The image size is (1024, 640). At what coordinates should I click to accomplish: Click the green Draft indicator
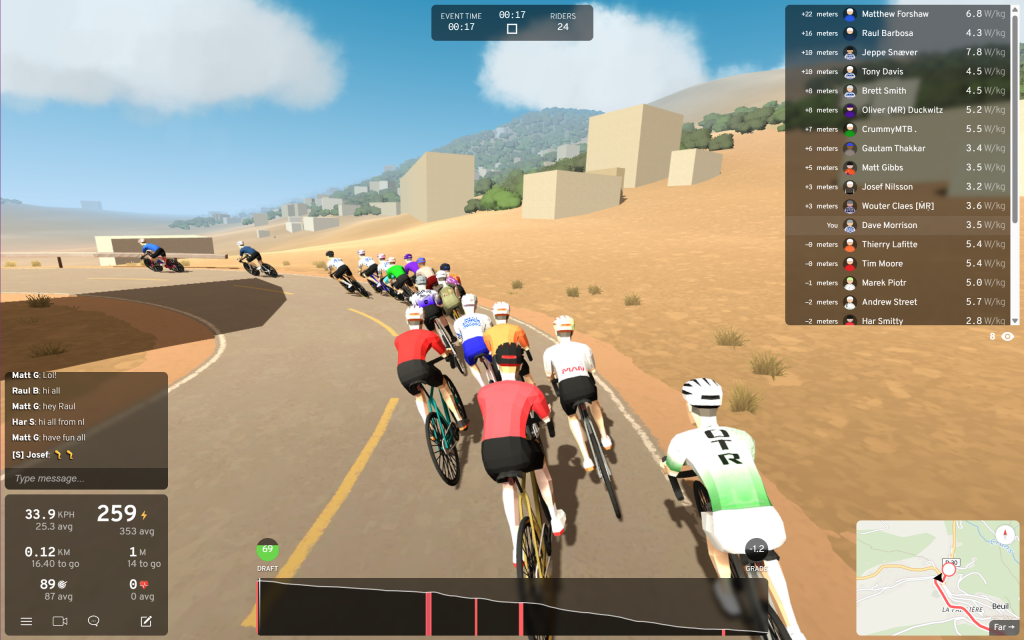pyautogui.click(x=267, y=550)
